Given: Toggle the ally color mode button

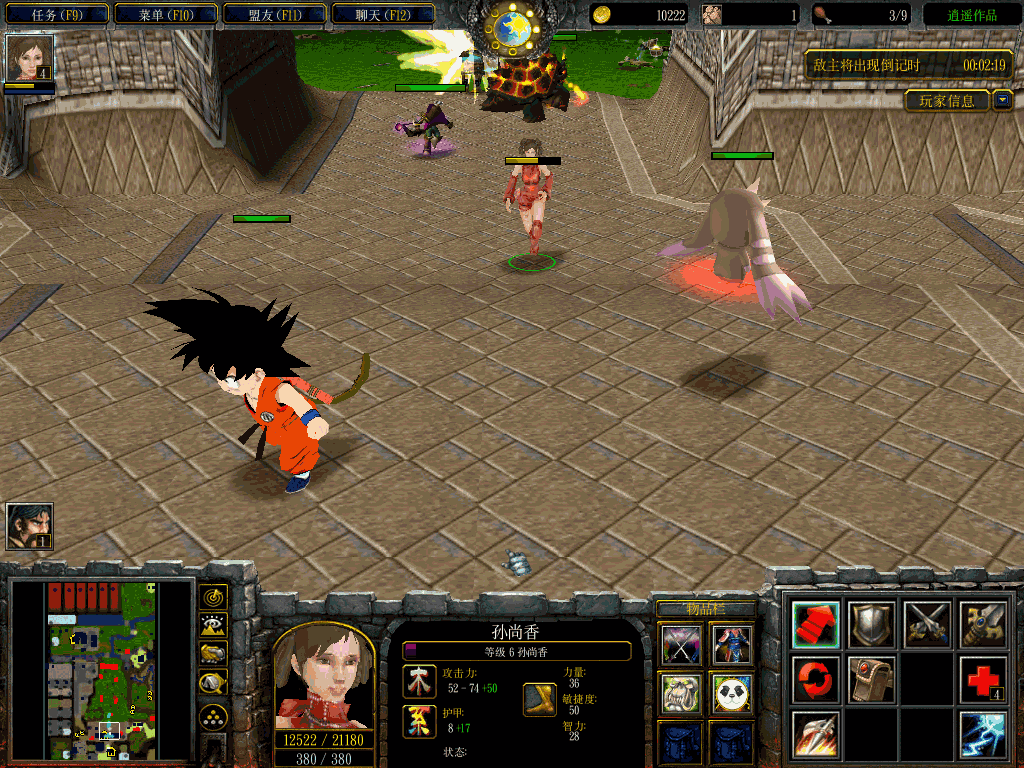Looking at the screenshot, I should point(213,653).
